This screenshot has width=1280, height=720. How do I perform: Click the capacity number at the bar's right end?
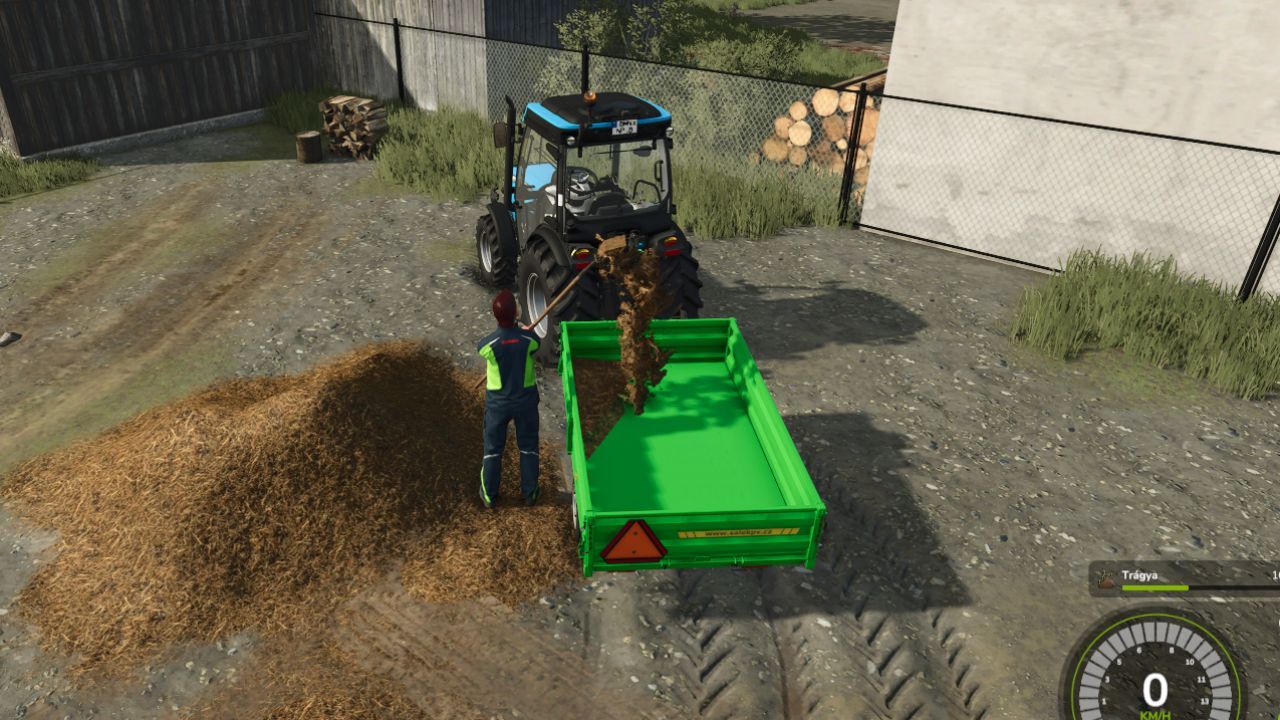click(x=1276, y=577)
